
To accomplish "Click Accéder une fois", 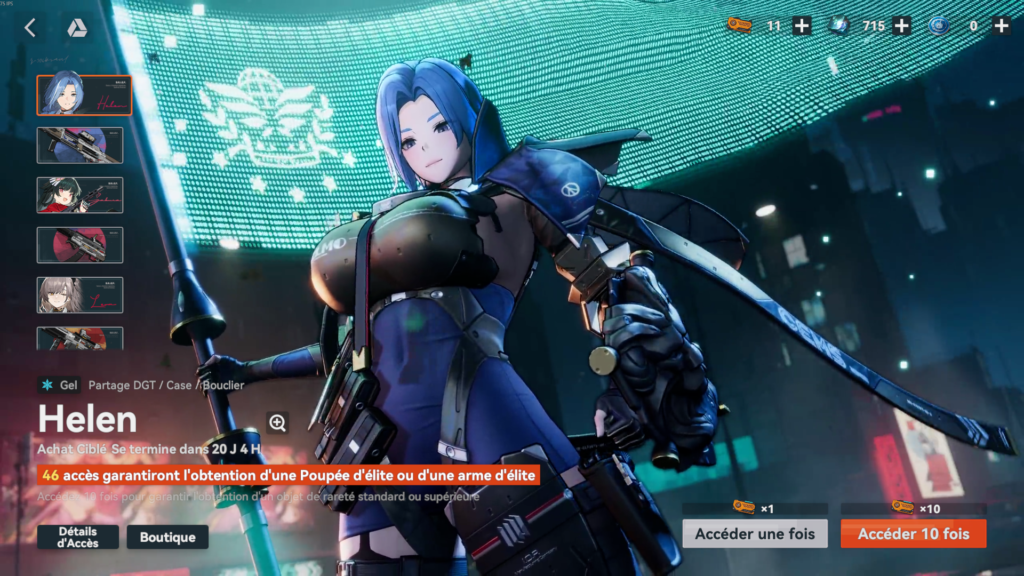I will (x=755, y=533).
